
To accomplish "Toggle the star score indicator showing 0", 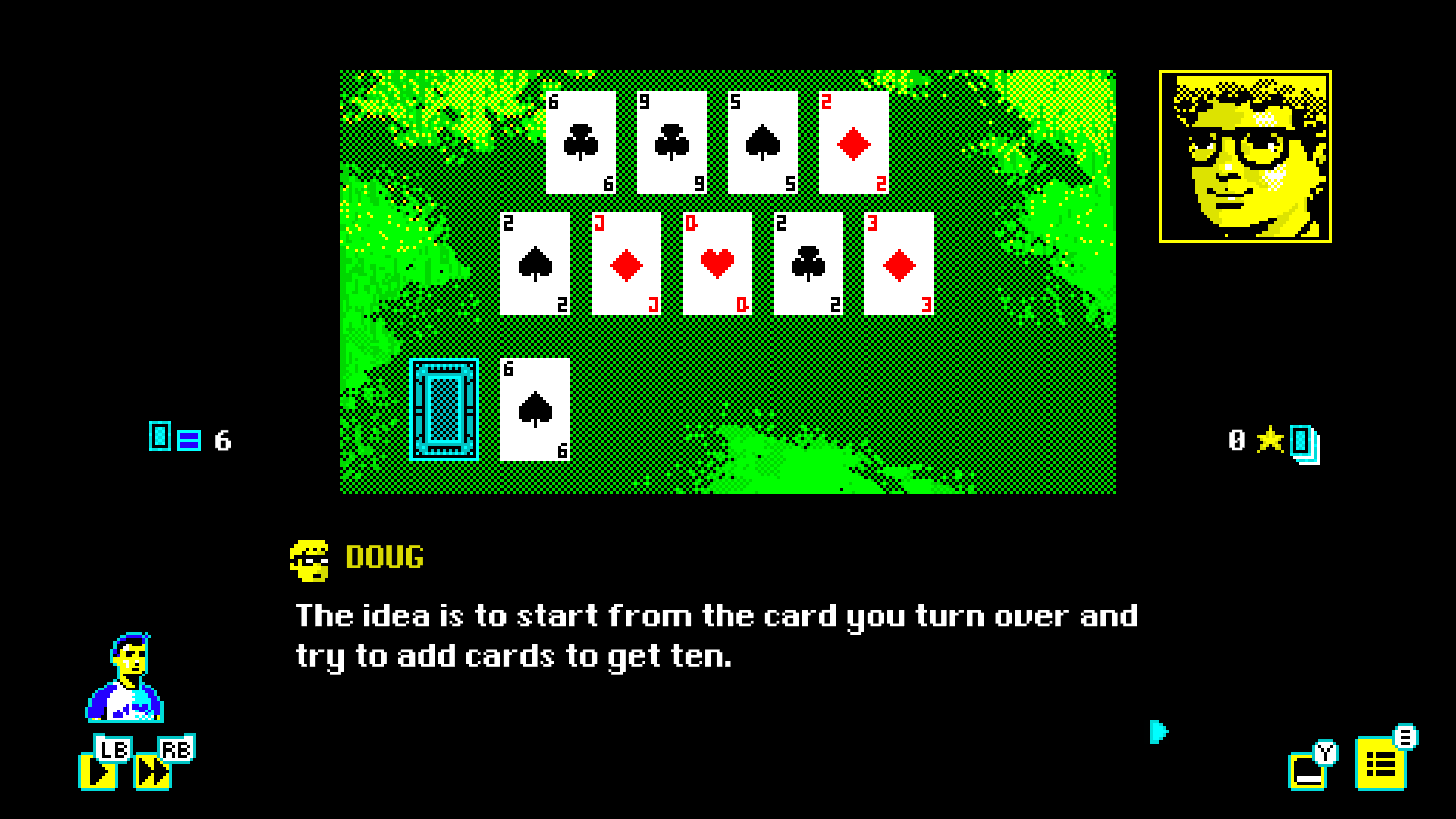I will click(x=1267, y=438).
